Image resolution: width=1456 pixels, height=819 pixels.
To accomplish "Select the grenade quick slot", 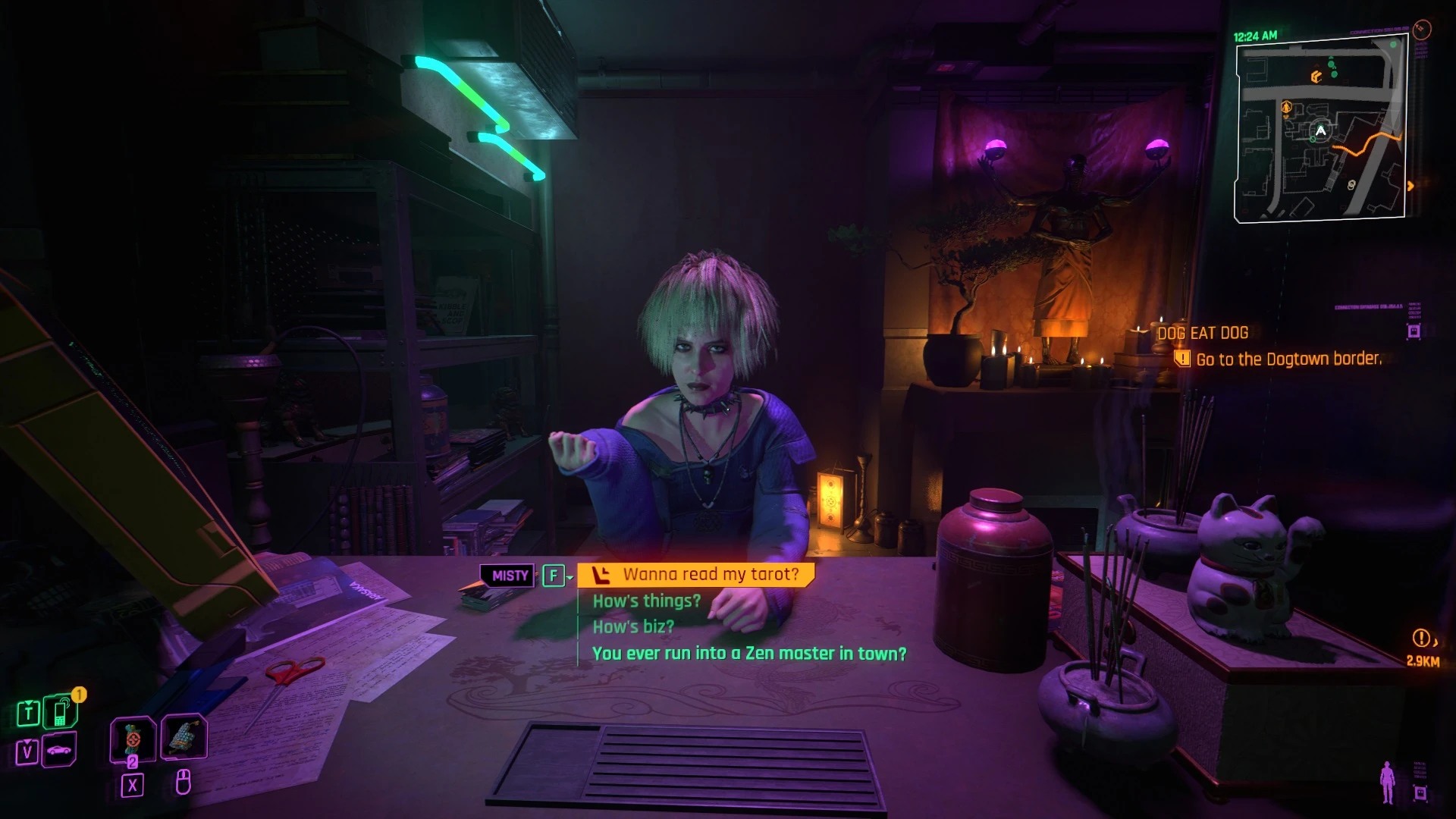I will coord(133,739).
